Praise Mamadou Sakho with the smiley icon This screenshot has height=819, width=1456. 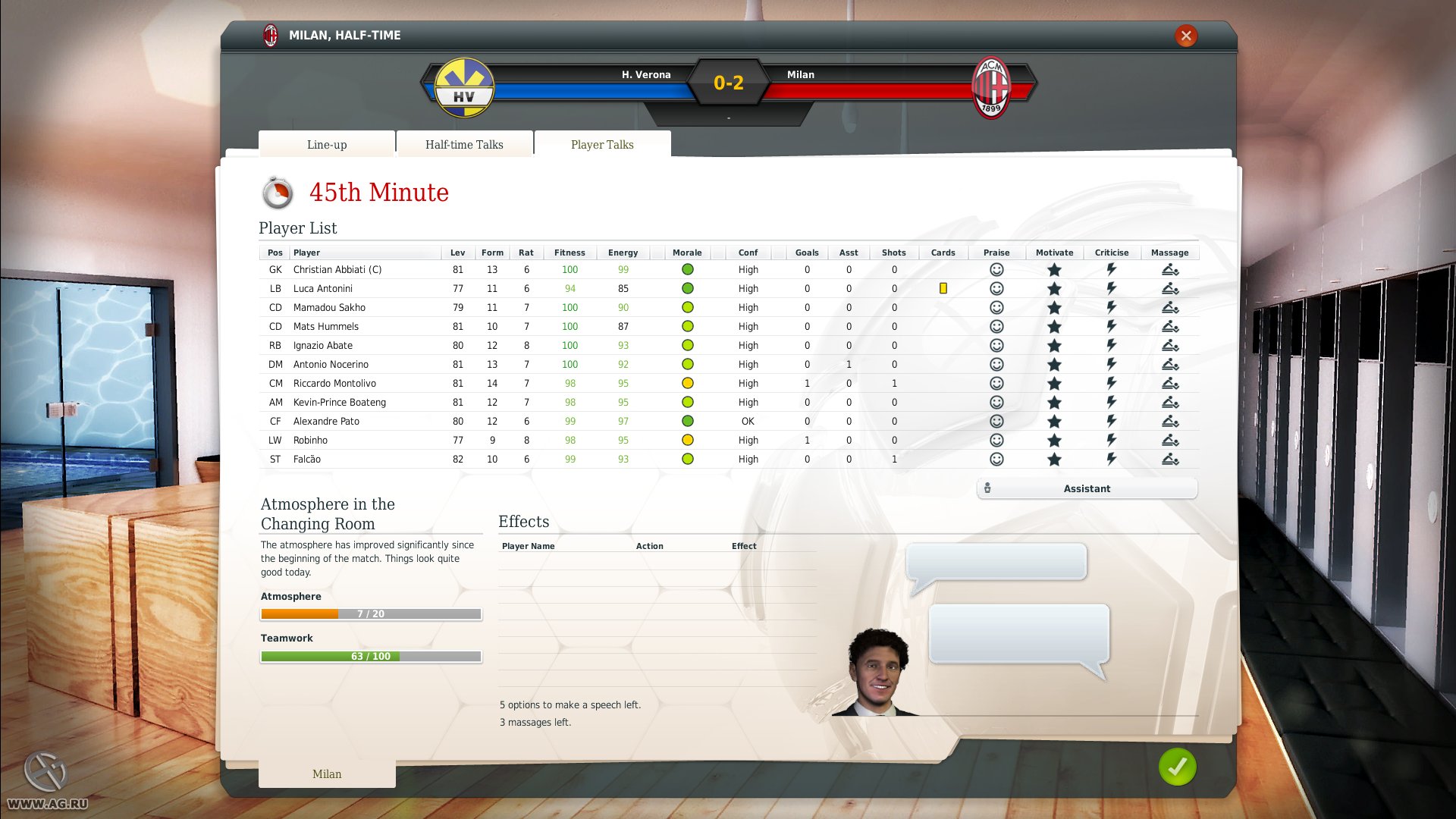tap(996, 307)
